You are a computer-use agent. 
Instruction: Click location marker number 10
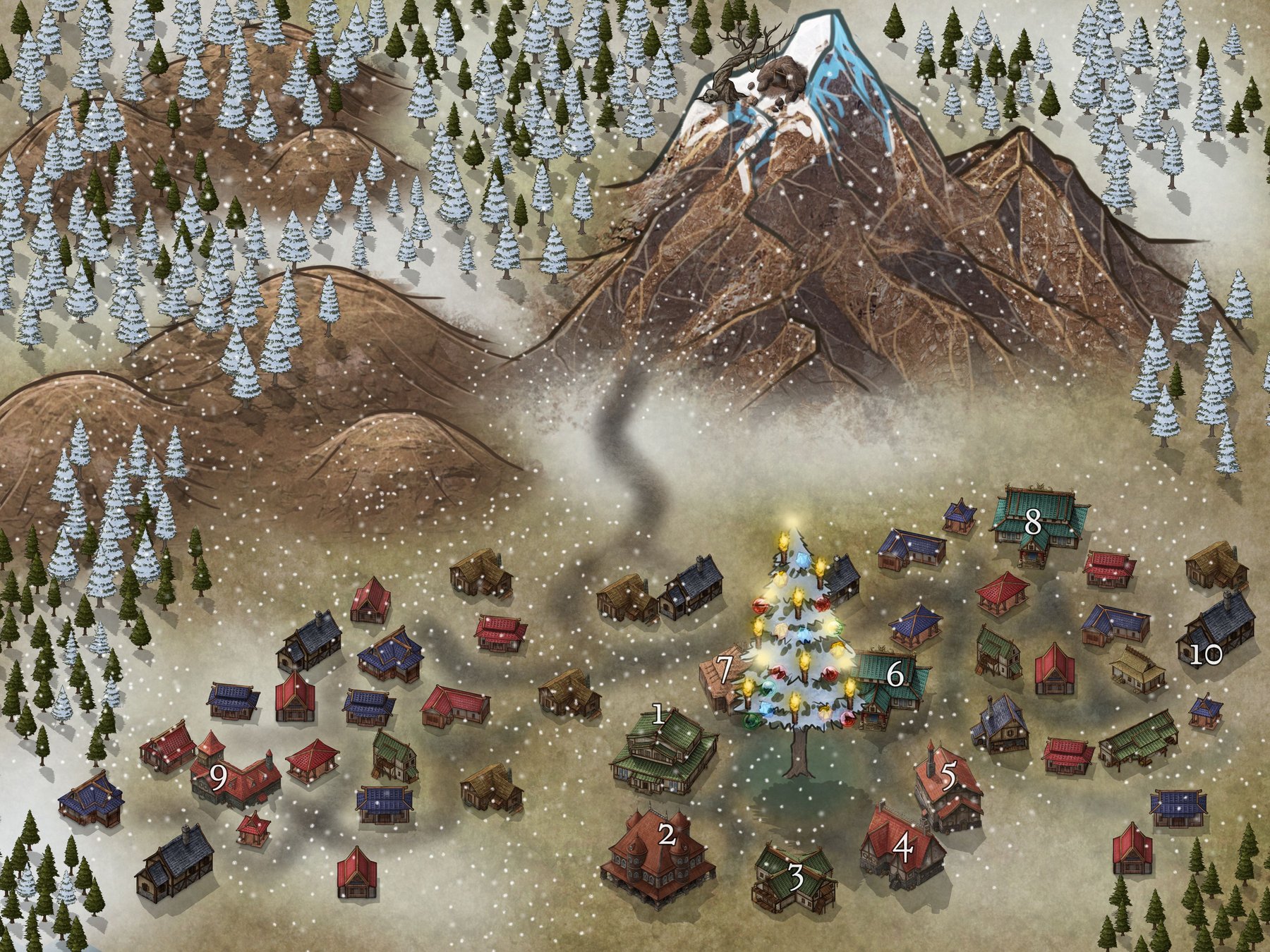(x=1205, y=656)
